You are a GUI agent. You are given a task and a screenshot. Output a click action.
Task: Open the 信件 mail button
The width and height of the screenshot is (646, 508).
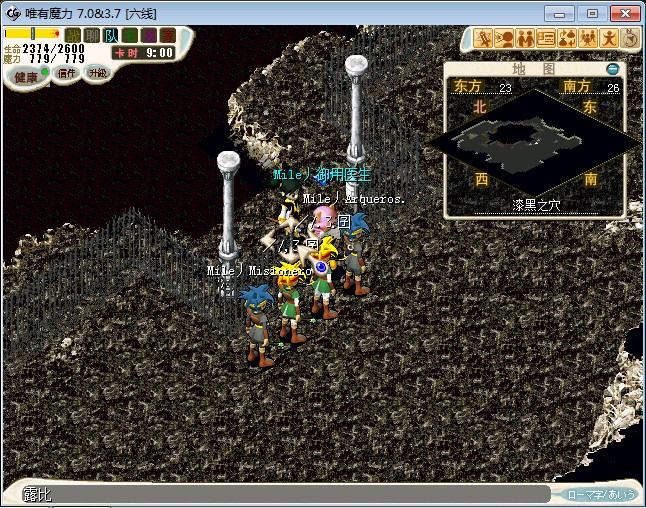[x=67, y=73]
